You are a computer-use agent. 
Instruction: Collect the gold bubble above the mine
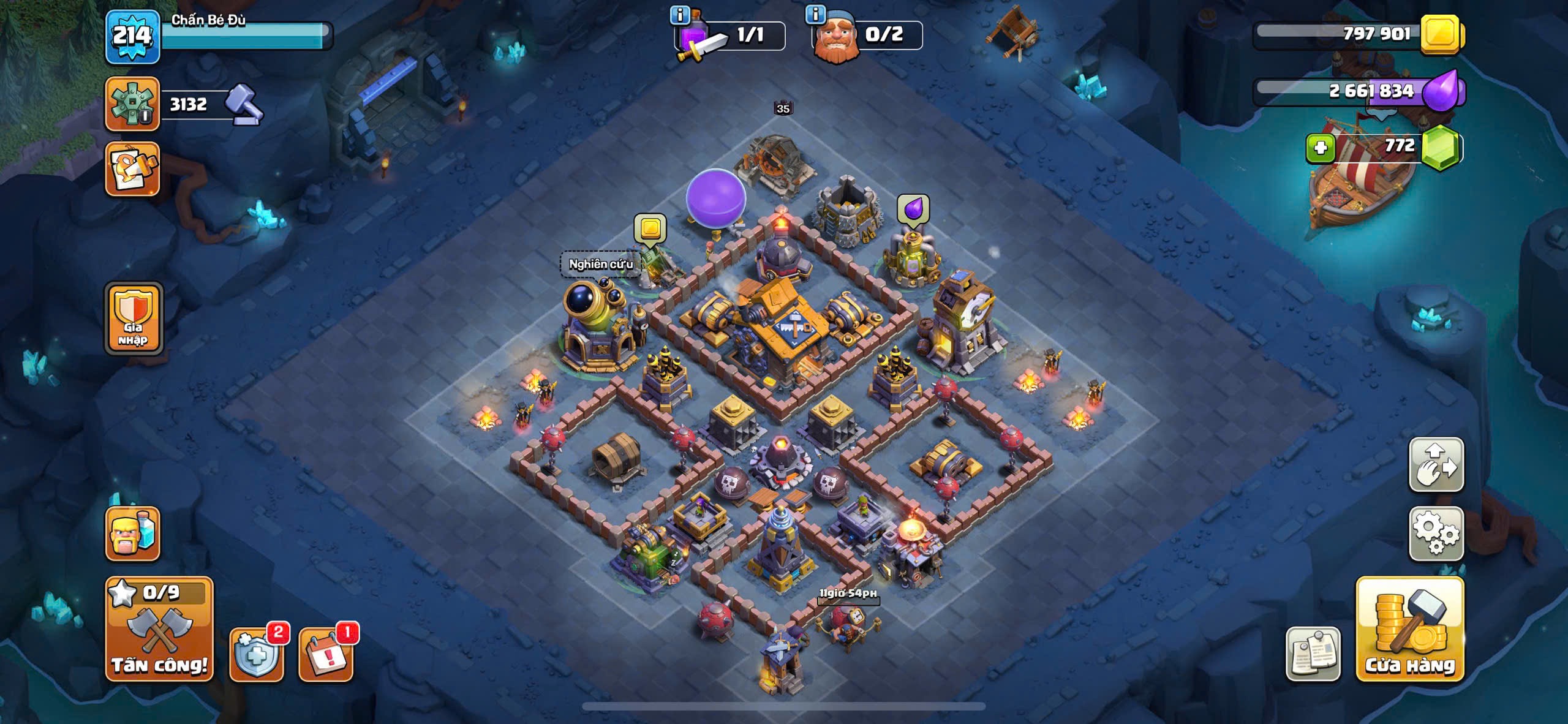tap(650, 228)
